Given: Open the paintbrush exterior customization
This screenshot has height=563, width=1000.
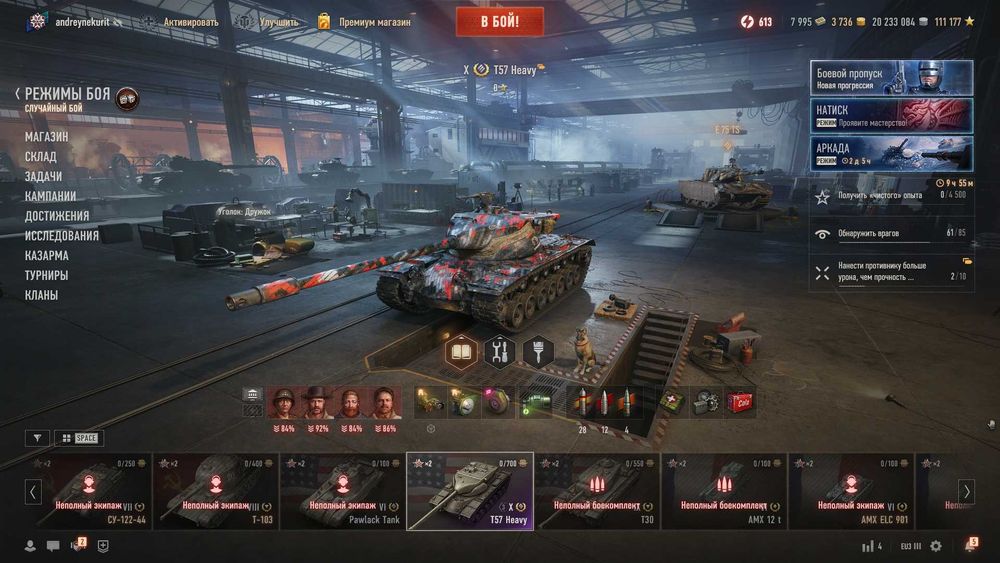Looking at the screenshot, I should click(538, 351).
